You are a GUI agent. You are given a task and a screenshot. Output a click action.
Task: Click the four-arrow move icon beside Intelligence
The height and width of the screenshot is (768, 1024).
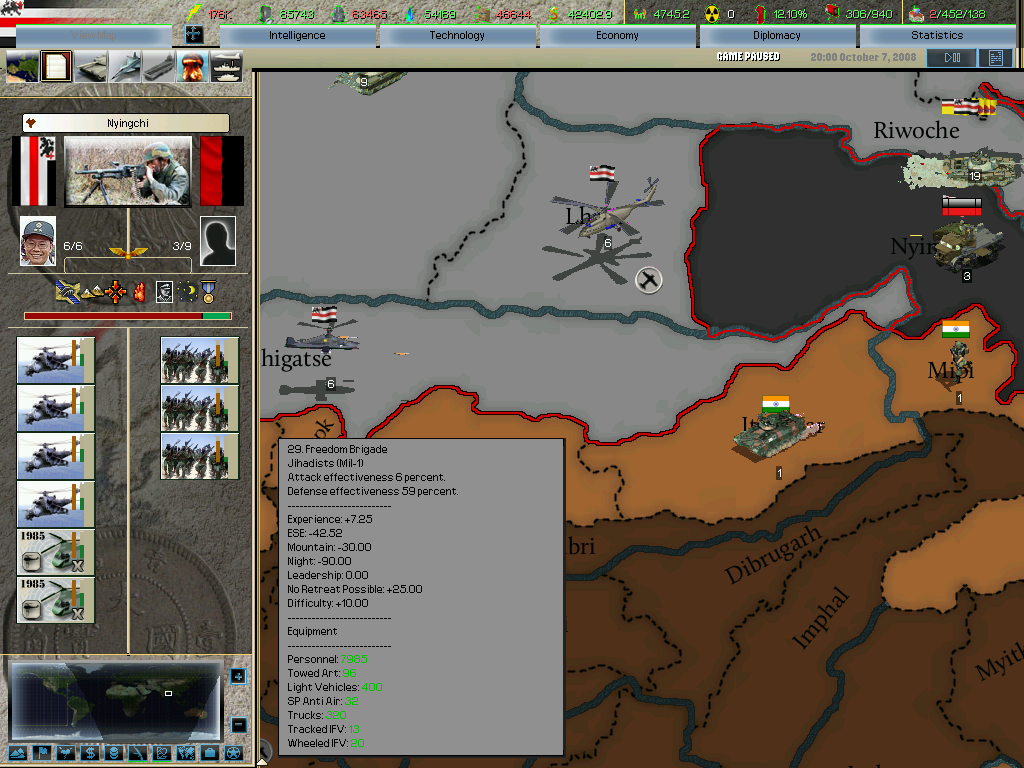[x=194, y=35]
